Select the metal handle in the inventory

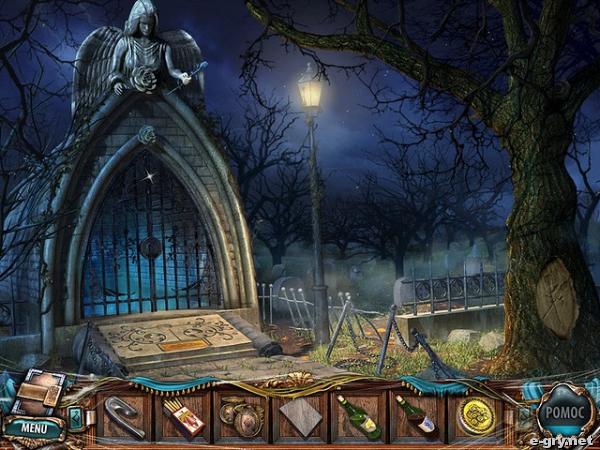click(124, 416)
